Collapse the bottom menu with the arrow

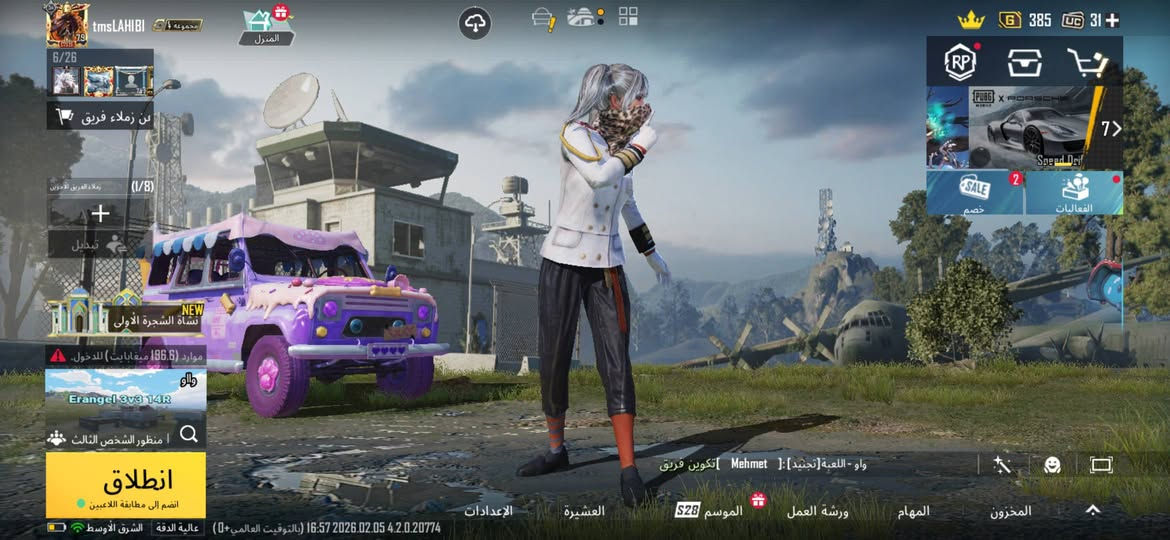click(x=1093, y=510)
